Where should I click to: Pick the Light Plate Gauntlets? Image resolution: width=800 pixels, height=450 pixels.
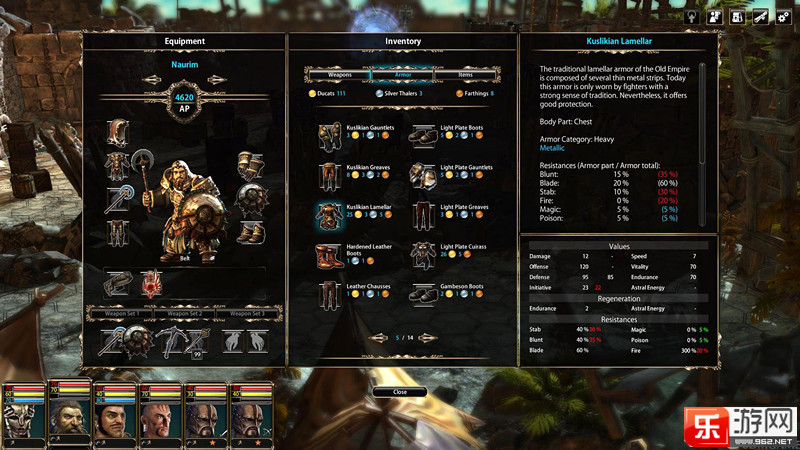[425, 174]
